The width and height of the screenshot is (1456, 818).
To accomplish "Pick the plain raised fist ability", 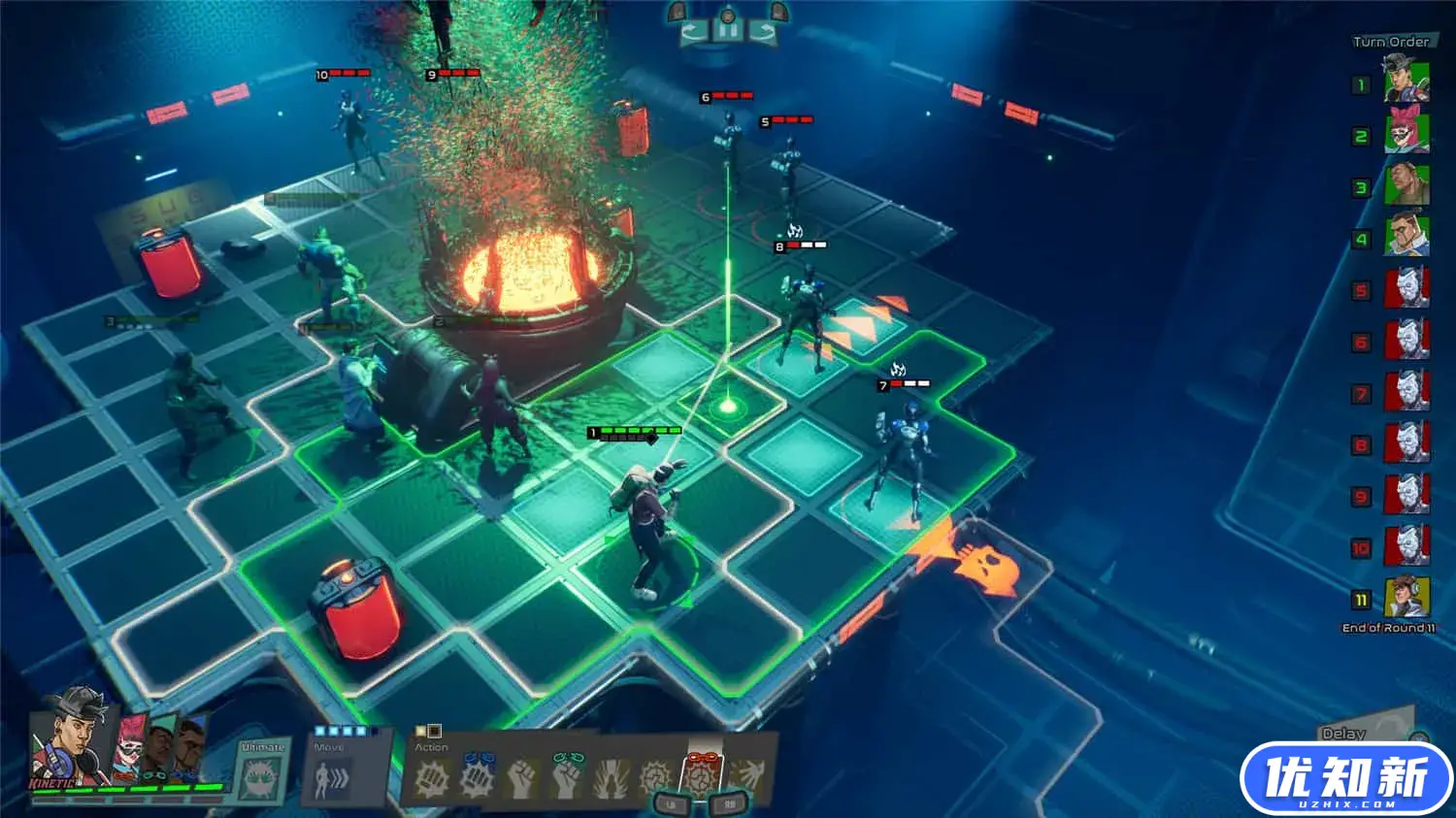I will 522,777.
